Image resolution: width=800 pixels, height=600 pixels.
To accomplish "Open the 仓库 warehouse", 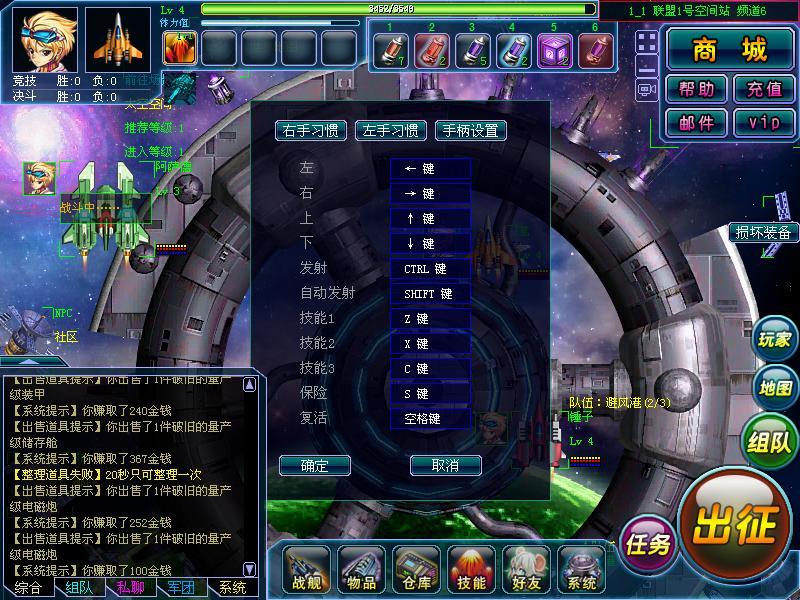I will 417,570.
